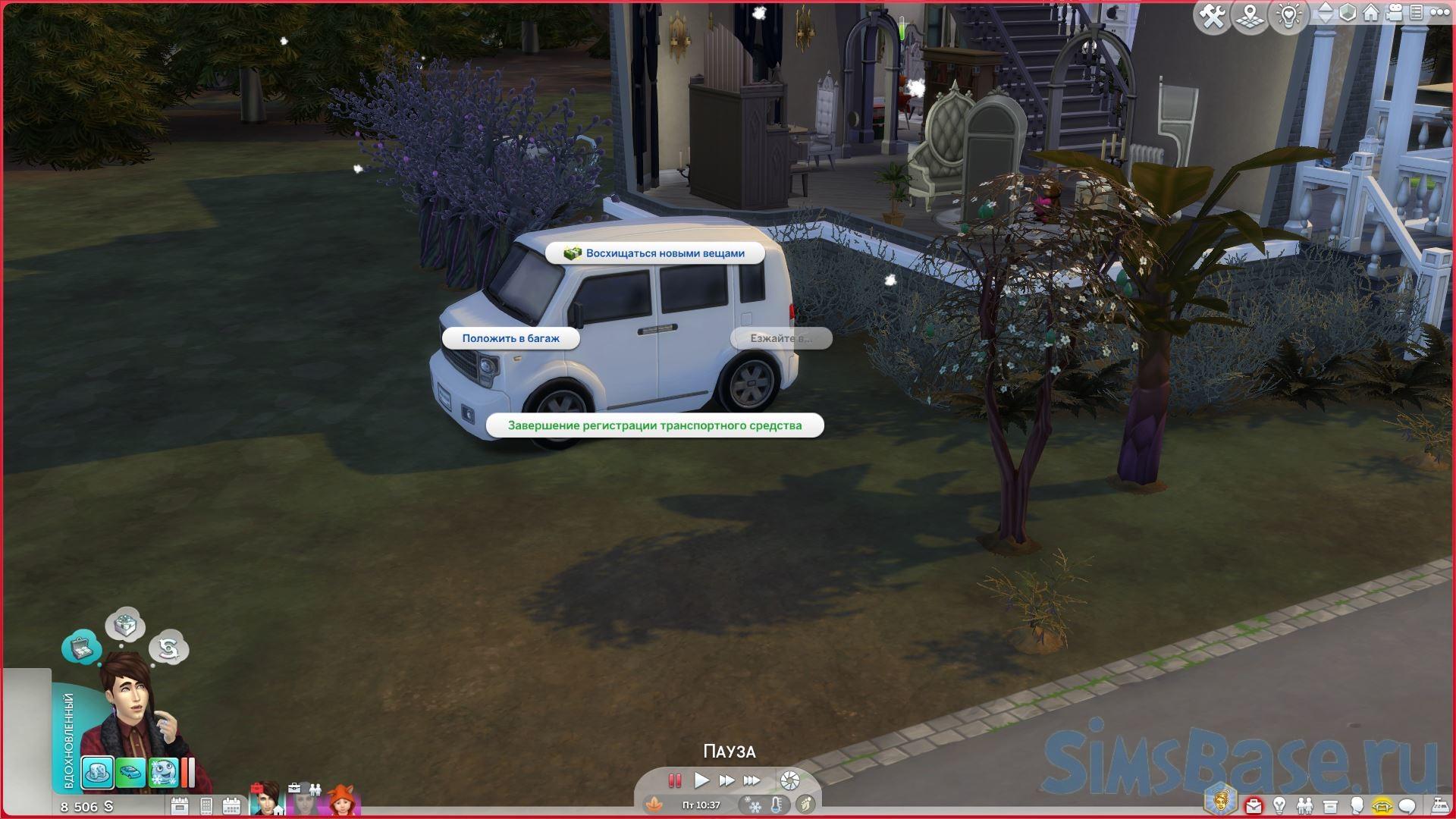Image resolution: width=1456 pixels, height=819 pixels.
Task: Click the cake plate moodlet icon
Action: point(98,773)
